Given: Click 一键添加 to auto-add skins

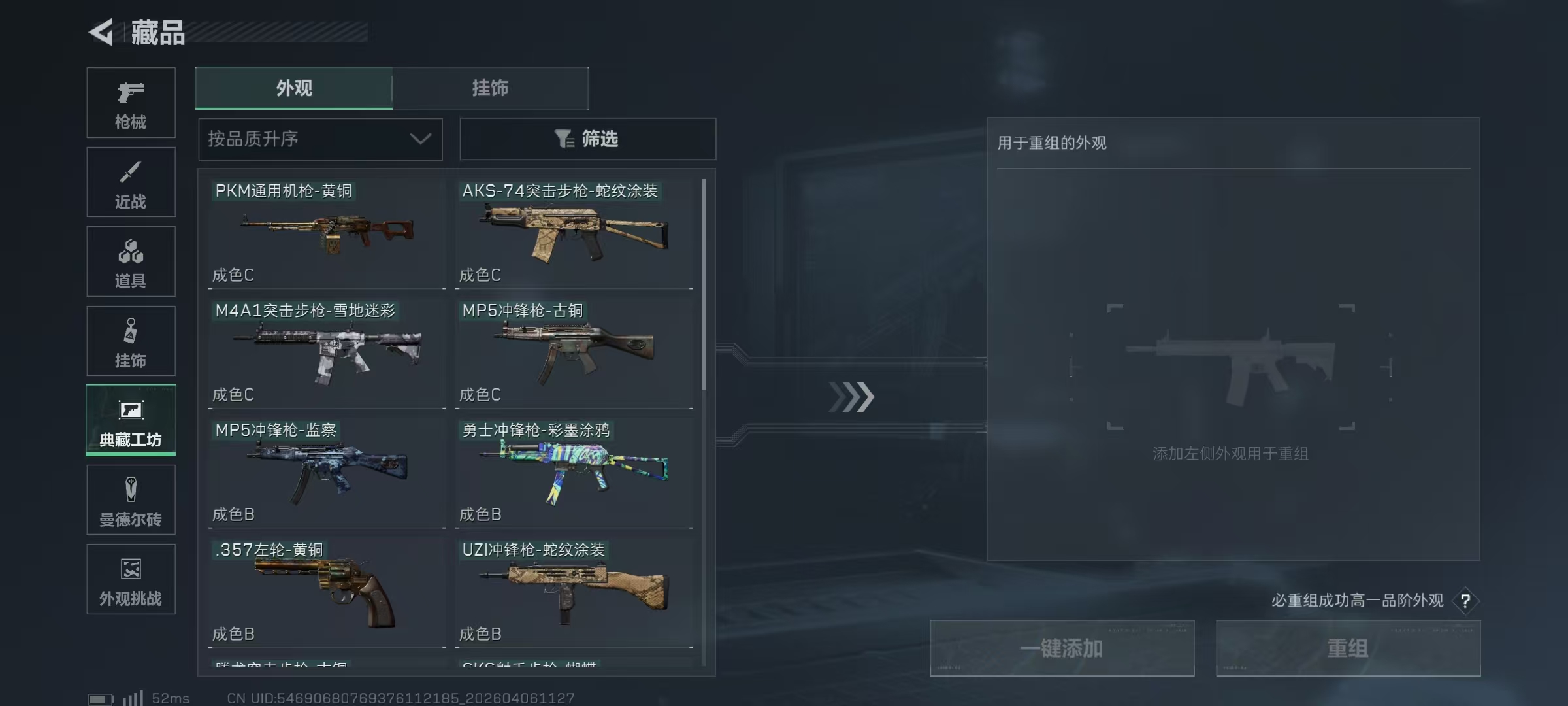Looking at the screenshot, I should [1061, 648].
